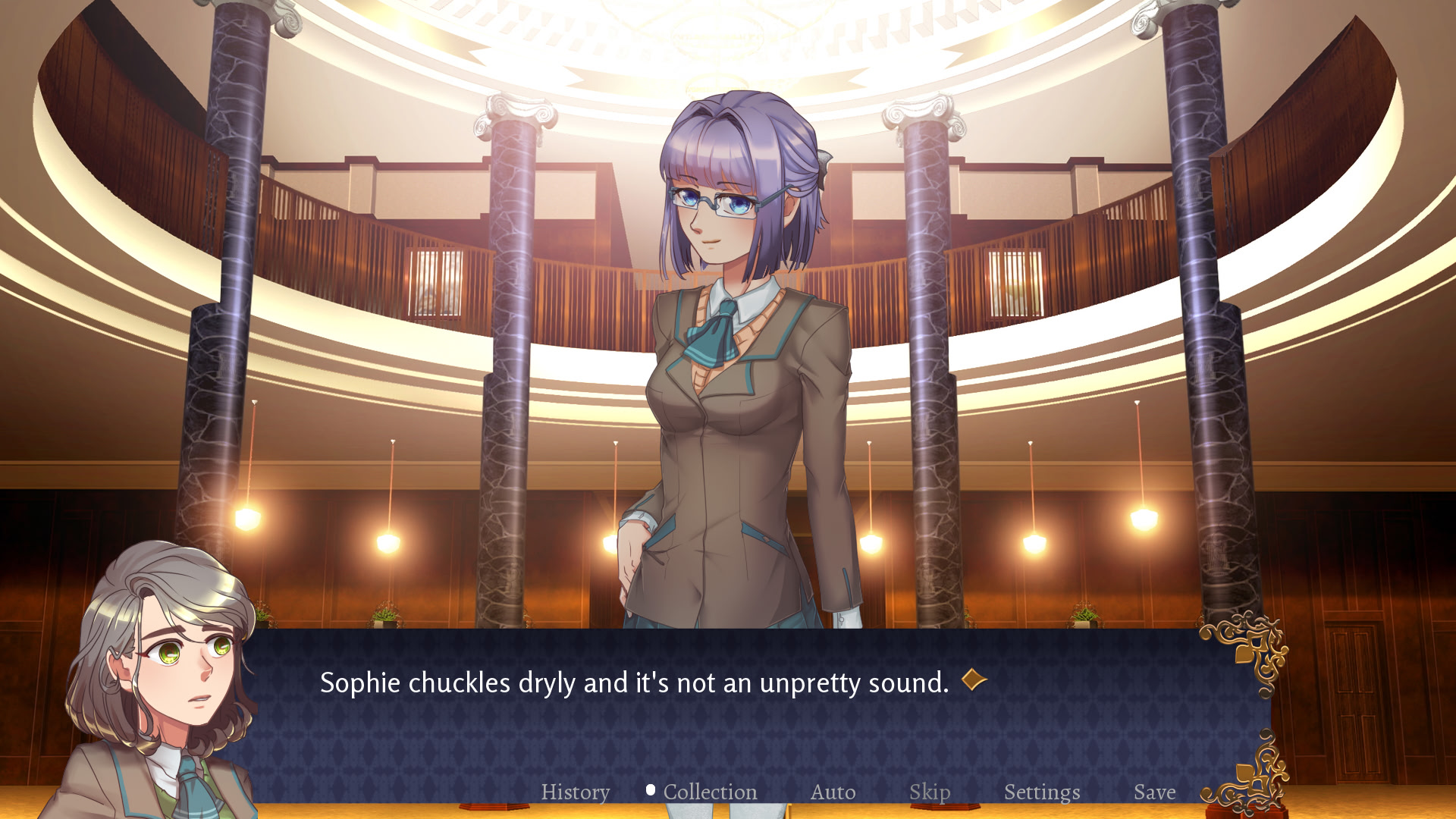Open the dialogue History
Viewport: 1456px width, 819px height.
point(575,792)
